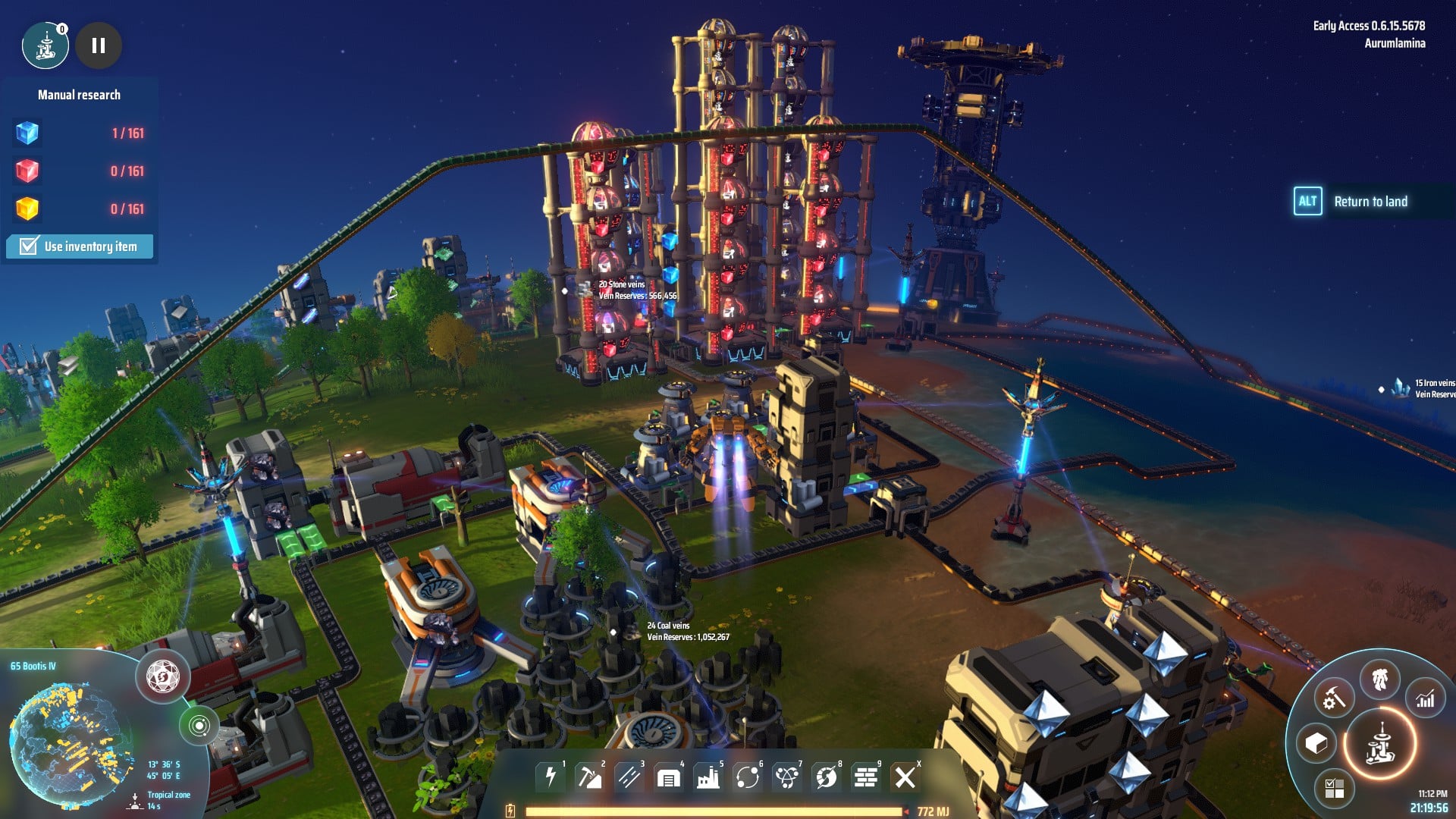Screen dimensions: 1456x819
Task: Open the Matter Recycle build category six
Action: point(747,777)
